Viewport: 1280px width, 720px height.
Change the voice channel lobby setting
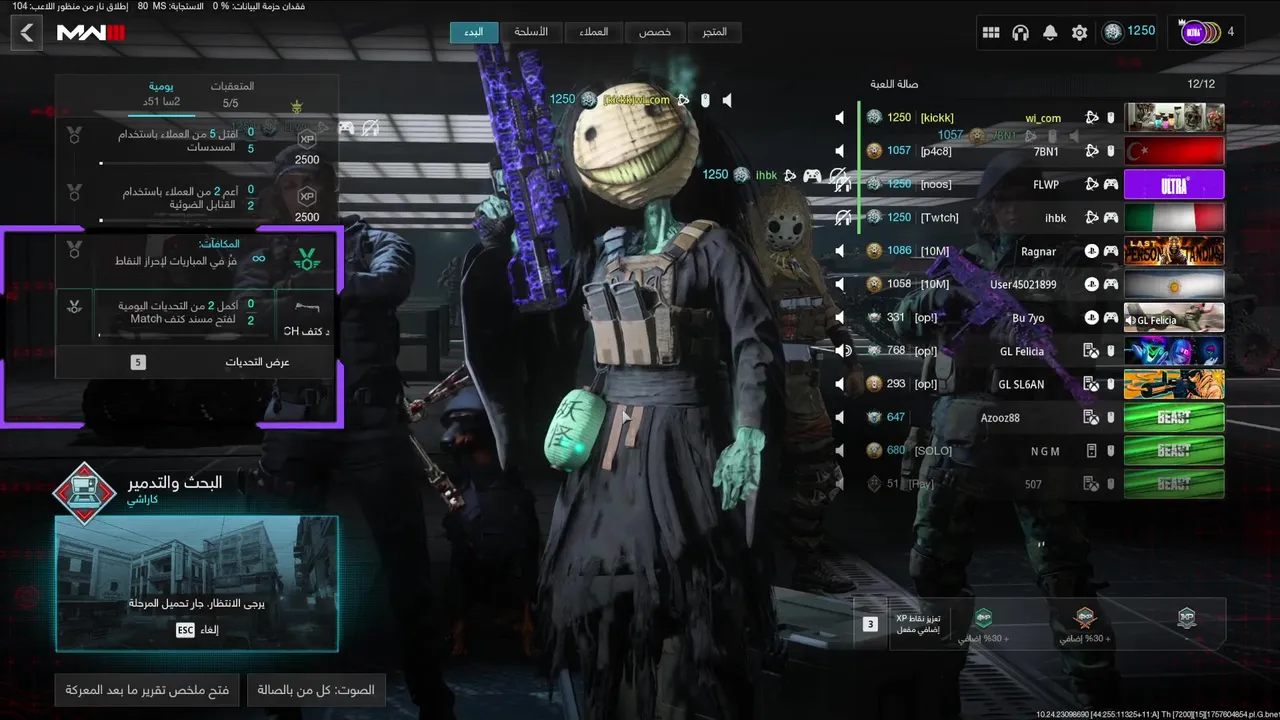tap(316, 690)
